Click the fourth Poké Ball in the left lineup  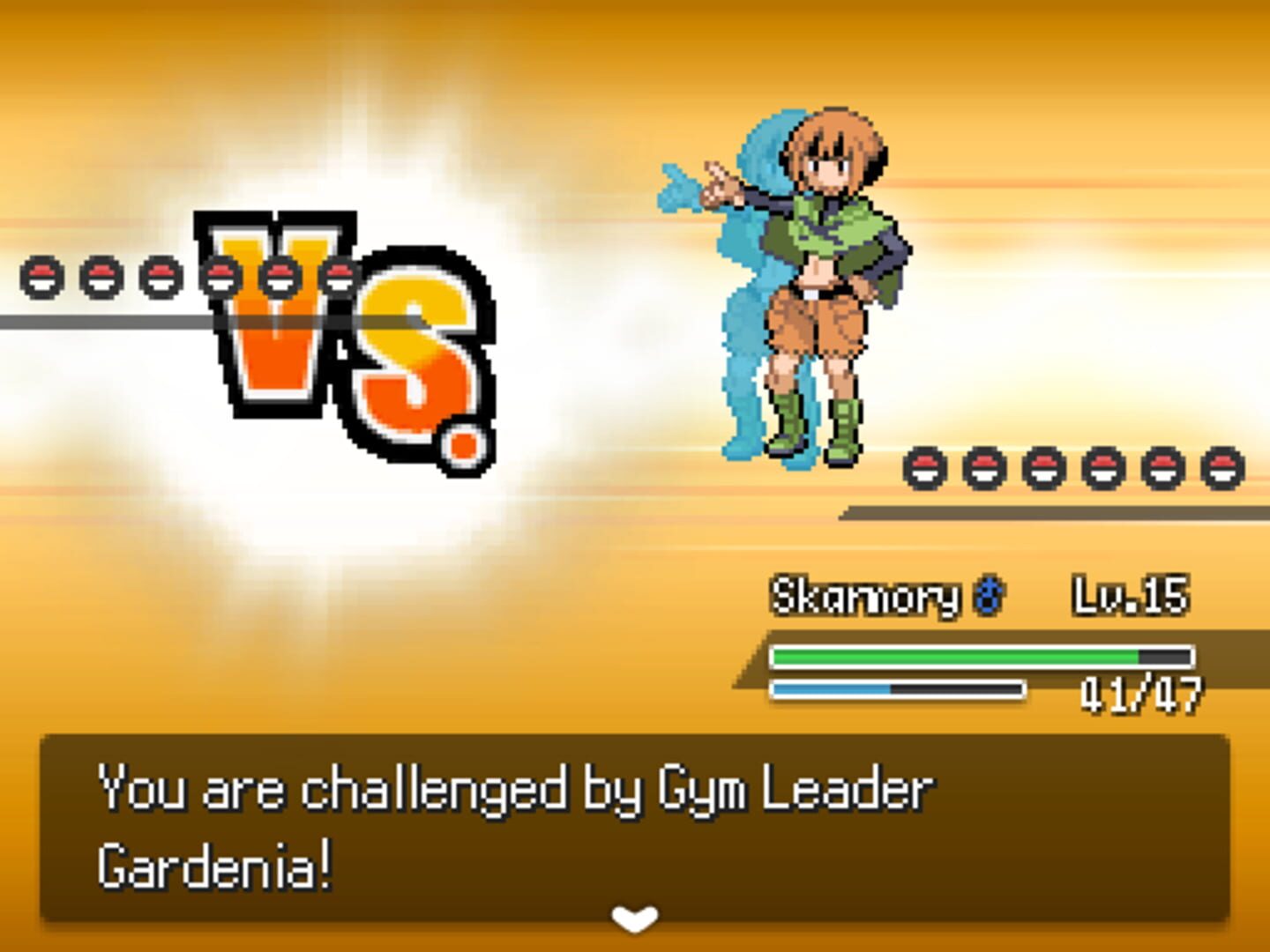220,277
